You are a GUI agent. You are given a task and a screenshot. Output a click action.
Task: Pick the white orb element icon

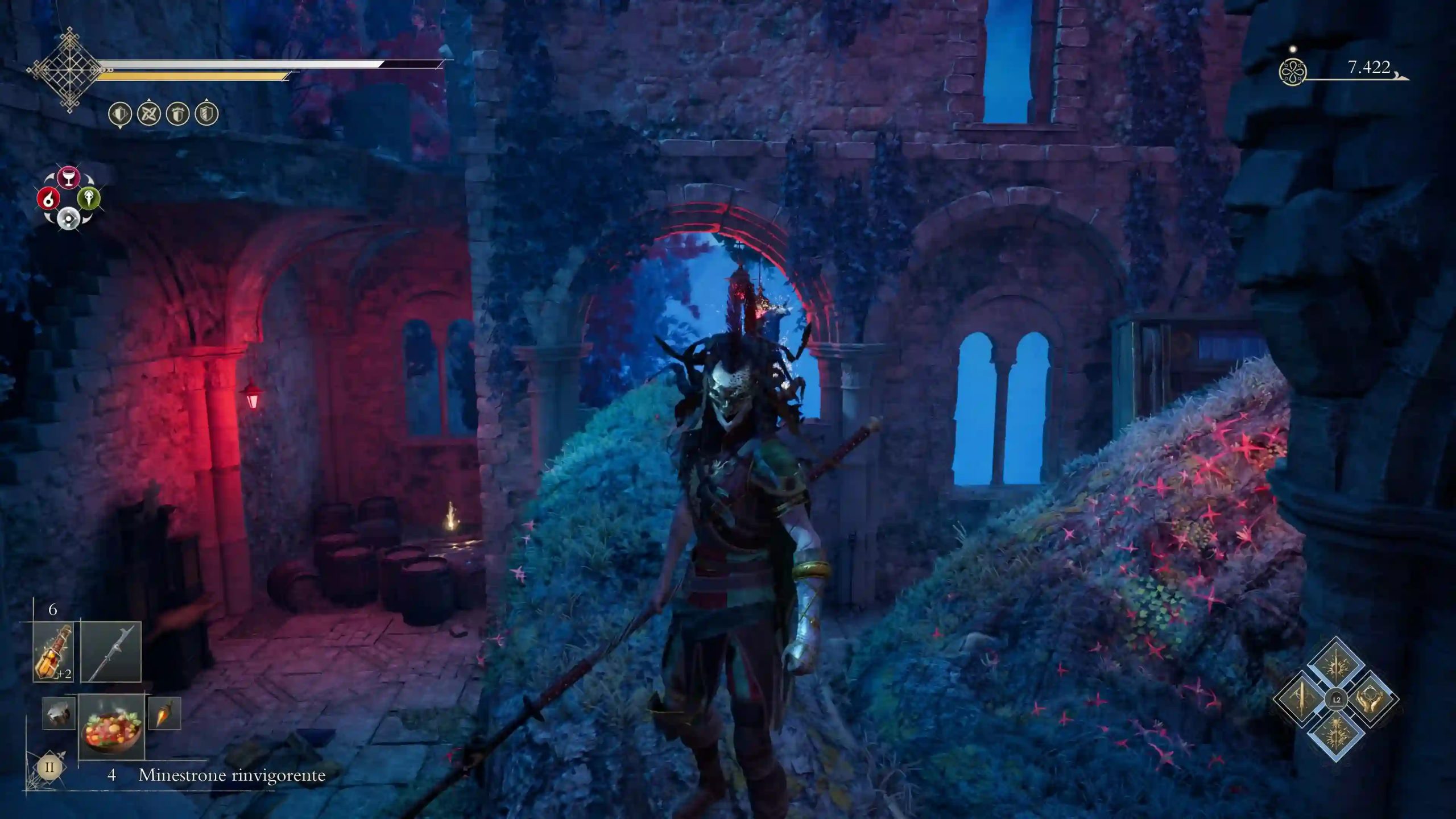coord(69,219)
